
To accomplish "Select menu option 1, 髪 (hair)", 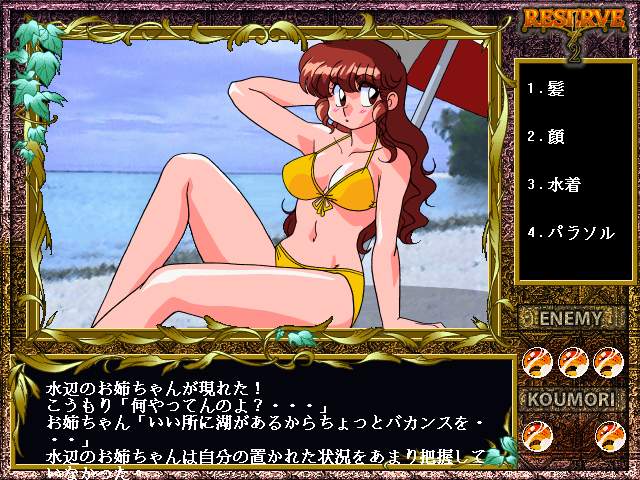I will [547, 88].
